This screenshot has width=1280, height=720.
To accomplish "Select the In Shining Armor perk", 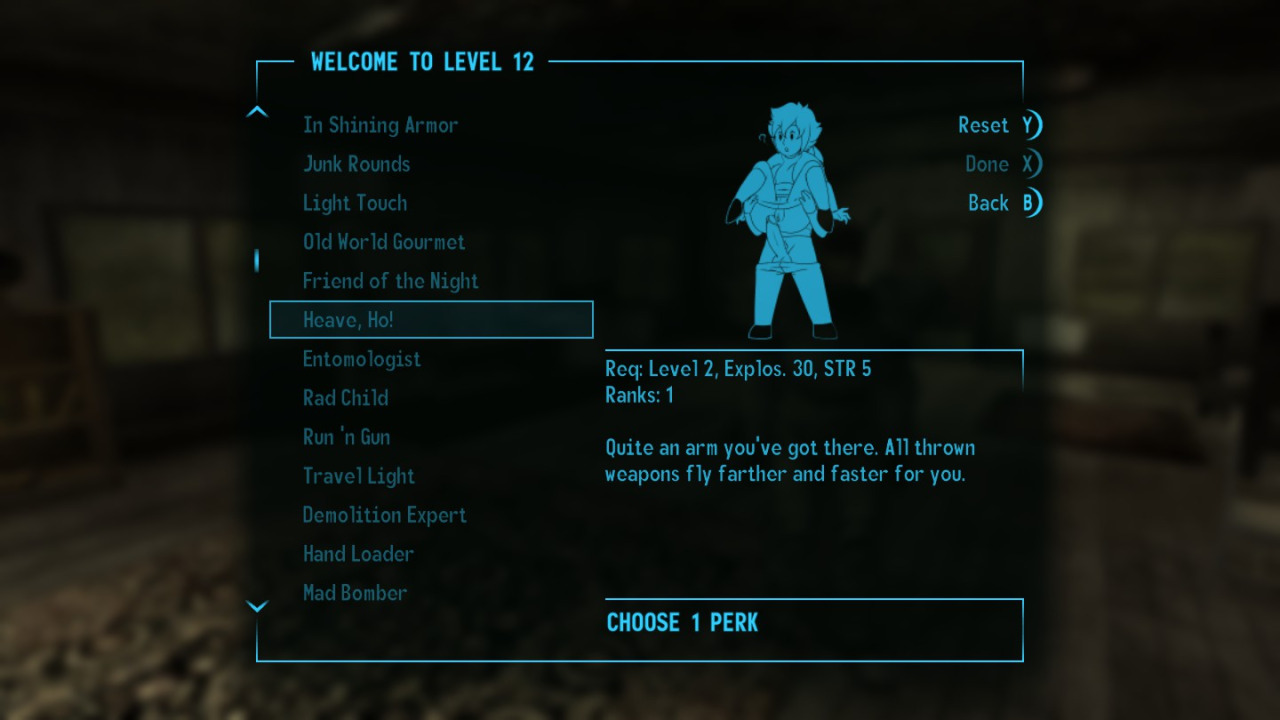I will 380,125.
